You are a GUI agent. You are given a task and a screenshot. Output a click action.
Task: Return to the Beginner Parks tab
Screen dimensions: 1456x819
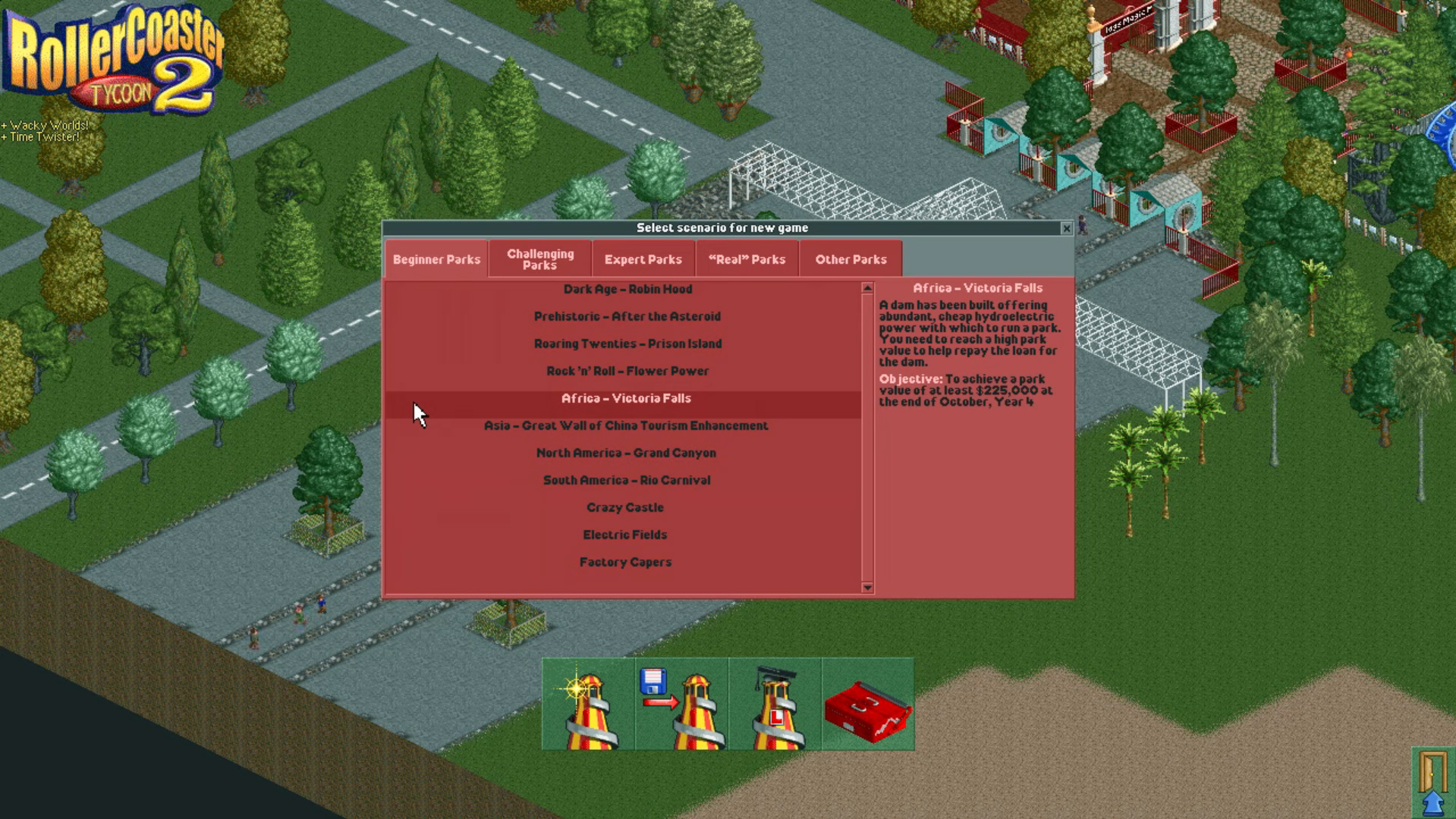click(436, 259)
